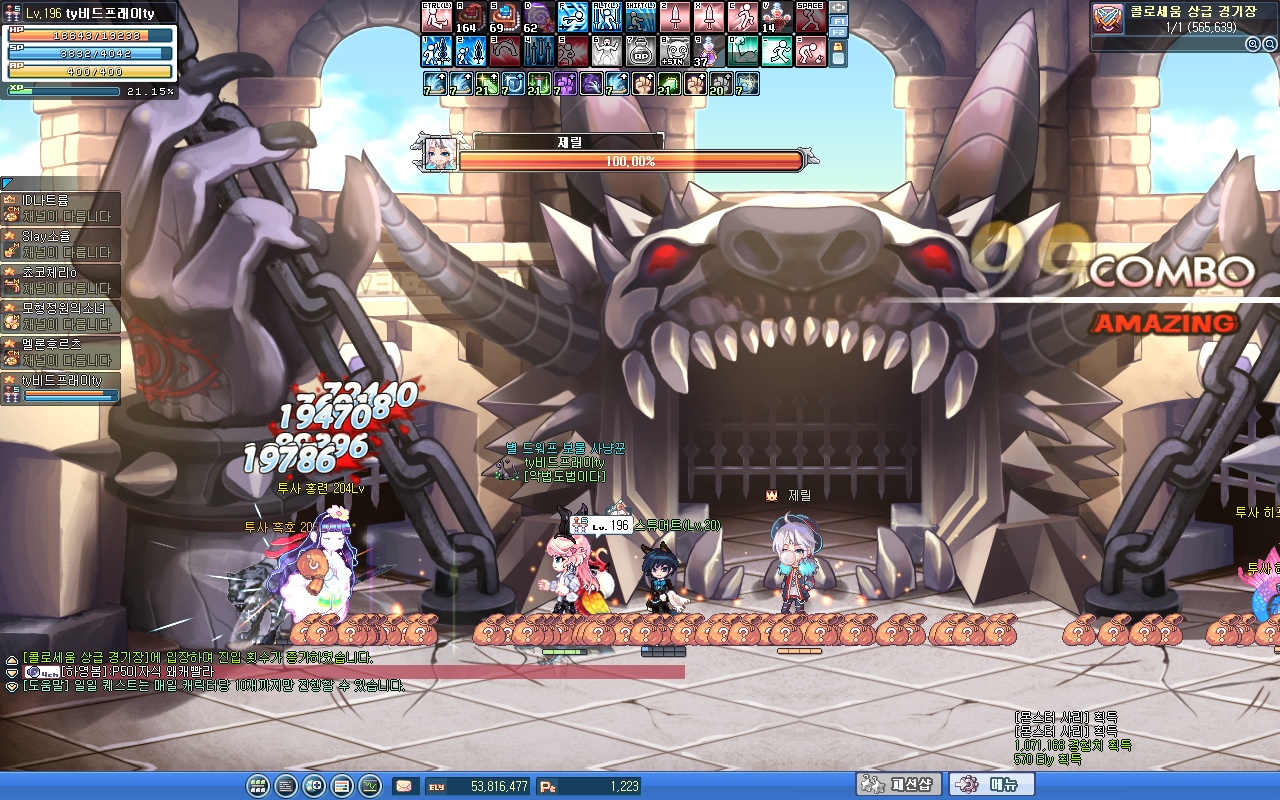
Task: Use the AP potion bottle slot
Action: tap(641, 51)
